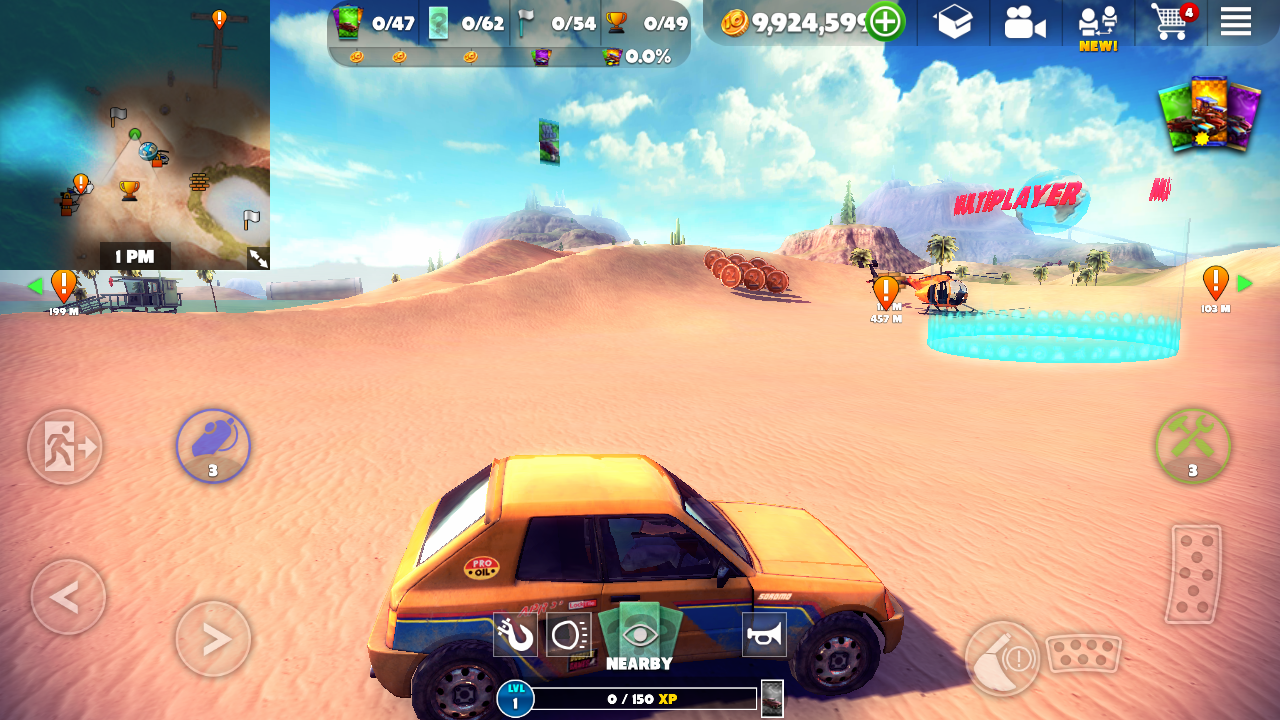Image resolution: width=1280 pixels, height=720 pixels.
Task: Honk the horn
Action: (764, 635)
